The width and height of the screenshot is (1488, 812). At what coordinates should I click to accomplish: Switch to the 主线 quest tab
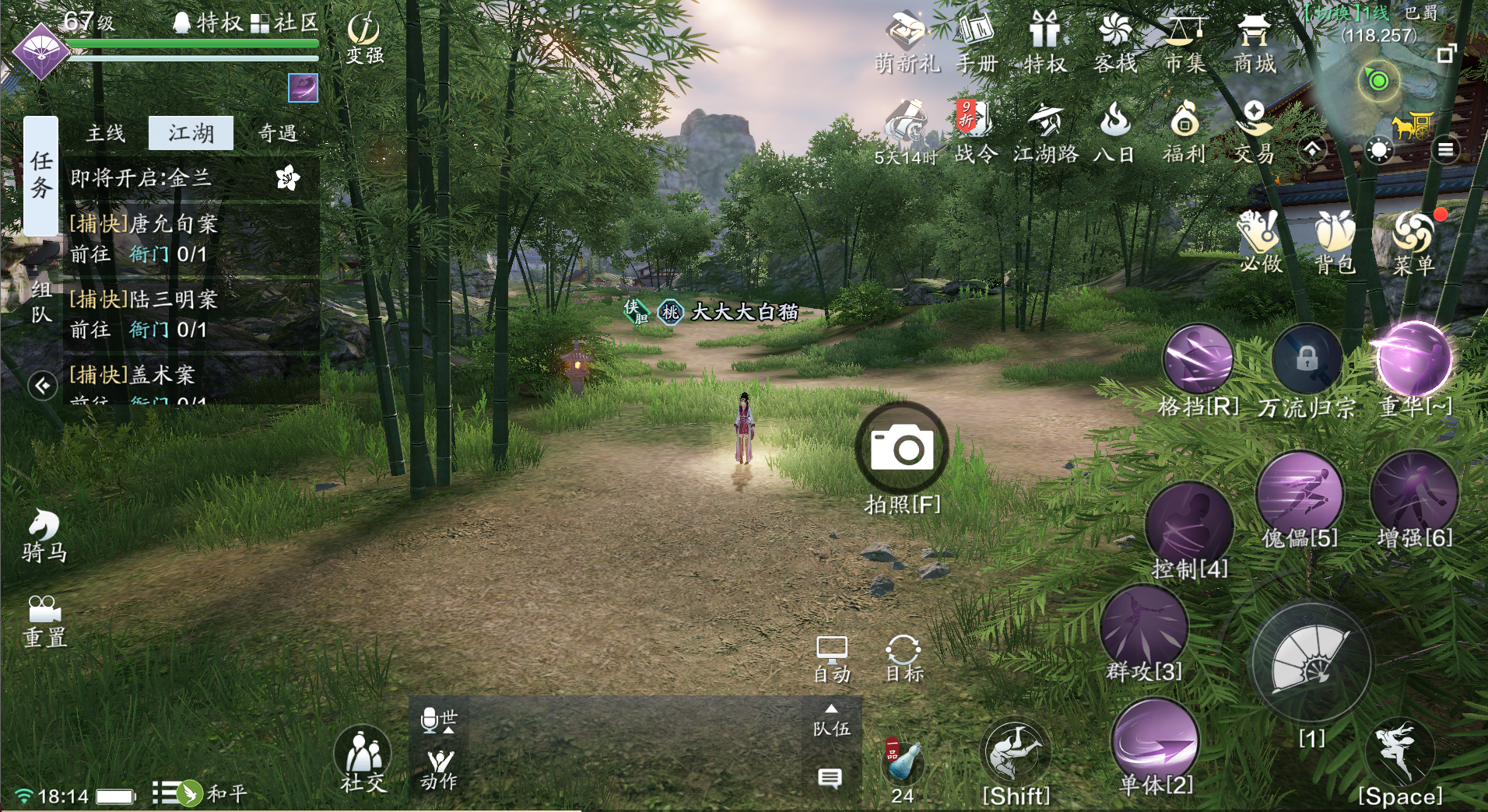point(106,134)
